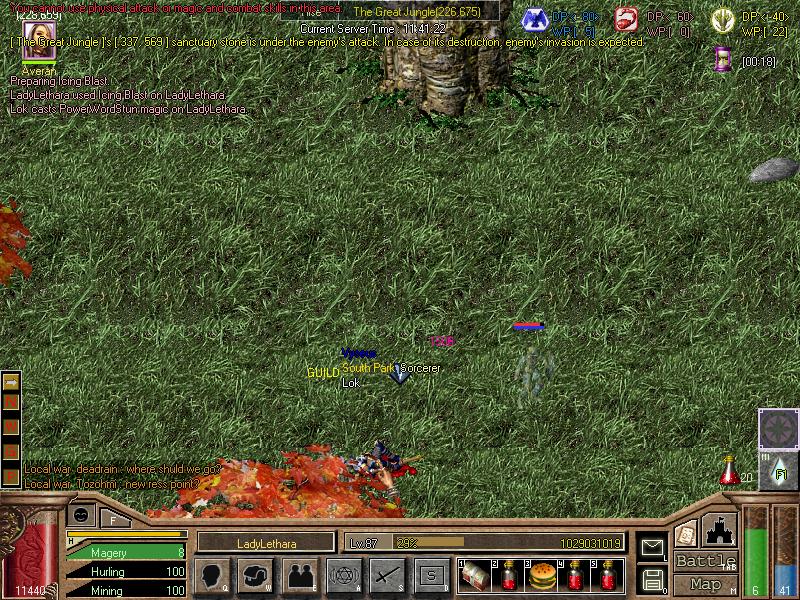800x600 pixels.
Task: Click the boxed S button
Action: click(431, 576)
